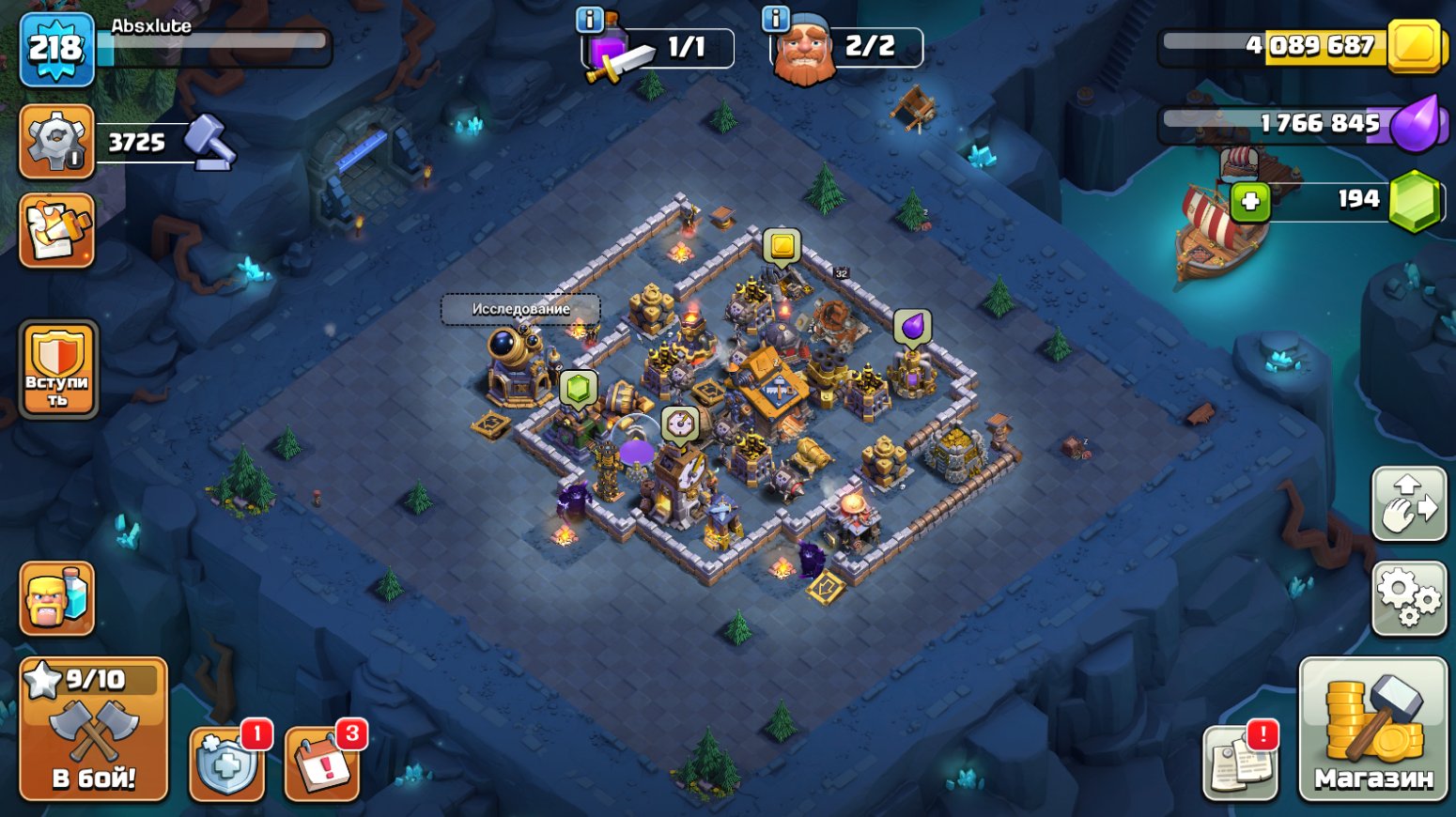
Task: Tap Вступить to join a clan
Action: [x=58, y=370]
